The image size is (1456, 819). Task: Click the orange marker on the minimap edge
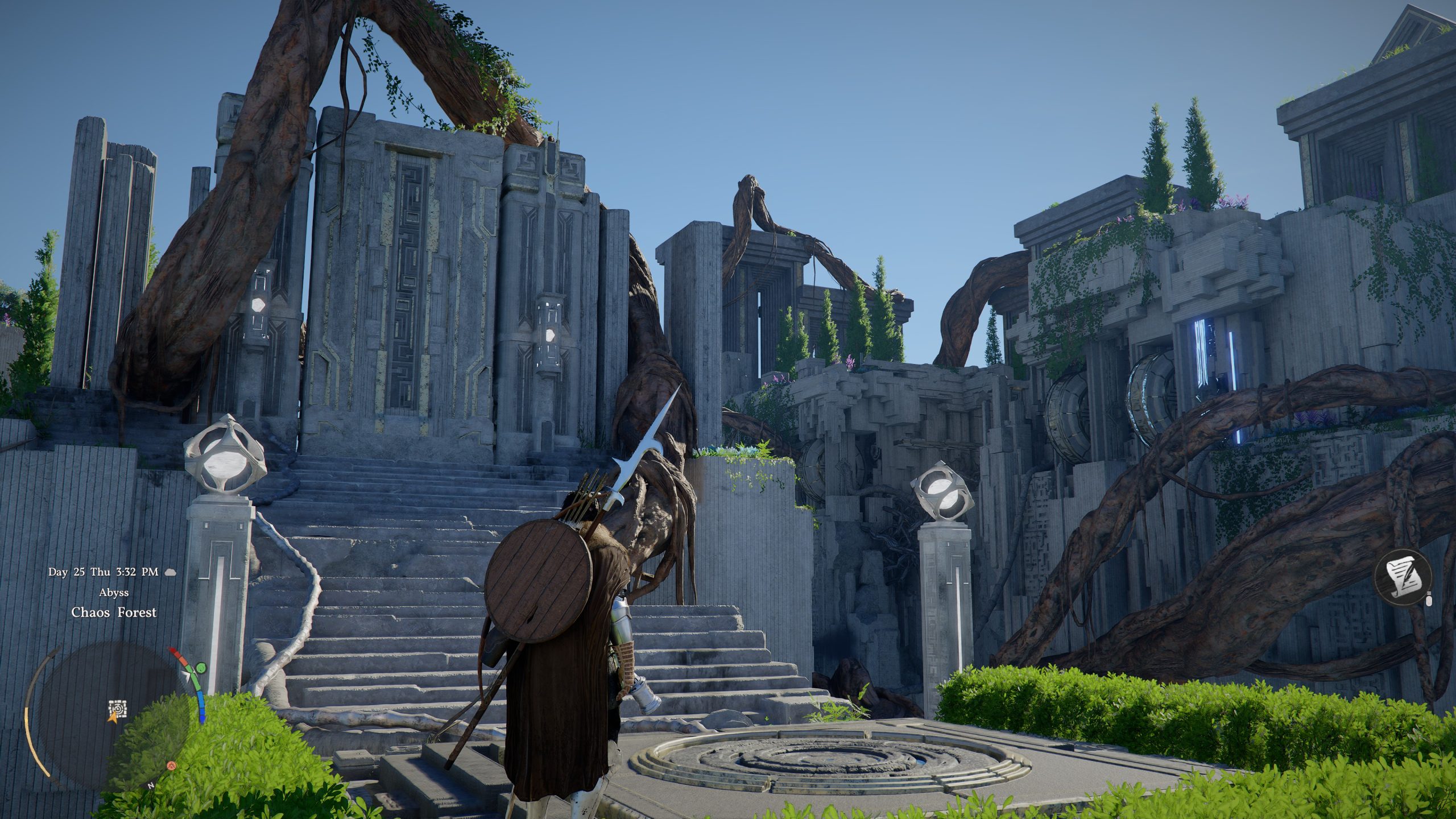[171, 766]
